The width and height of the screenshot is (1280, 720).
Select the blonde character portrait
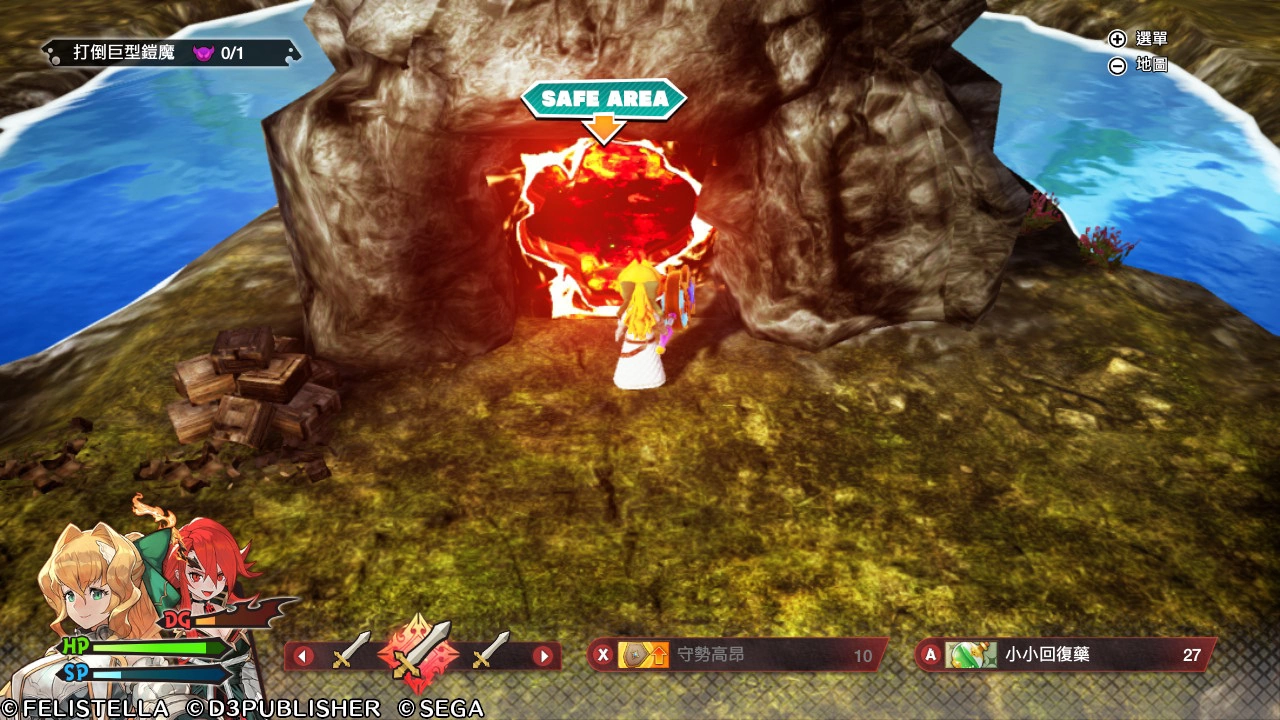point(91,582)
